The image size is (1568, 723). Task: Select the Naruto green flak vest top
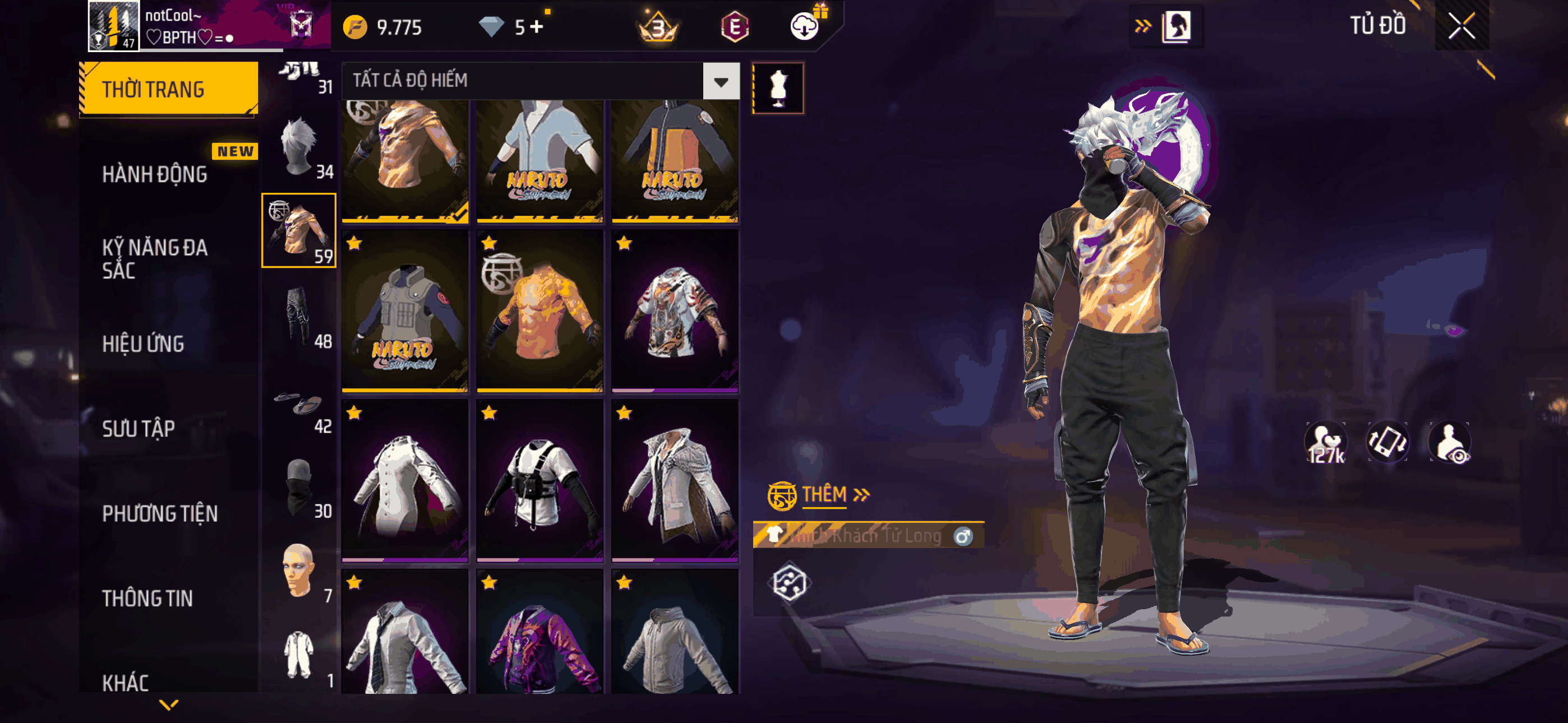coord(405,310)
